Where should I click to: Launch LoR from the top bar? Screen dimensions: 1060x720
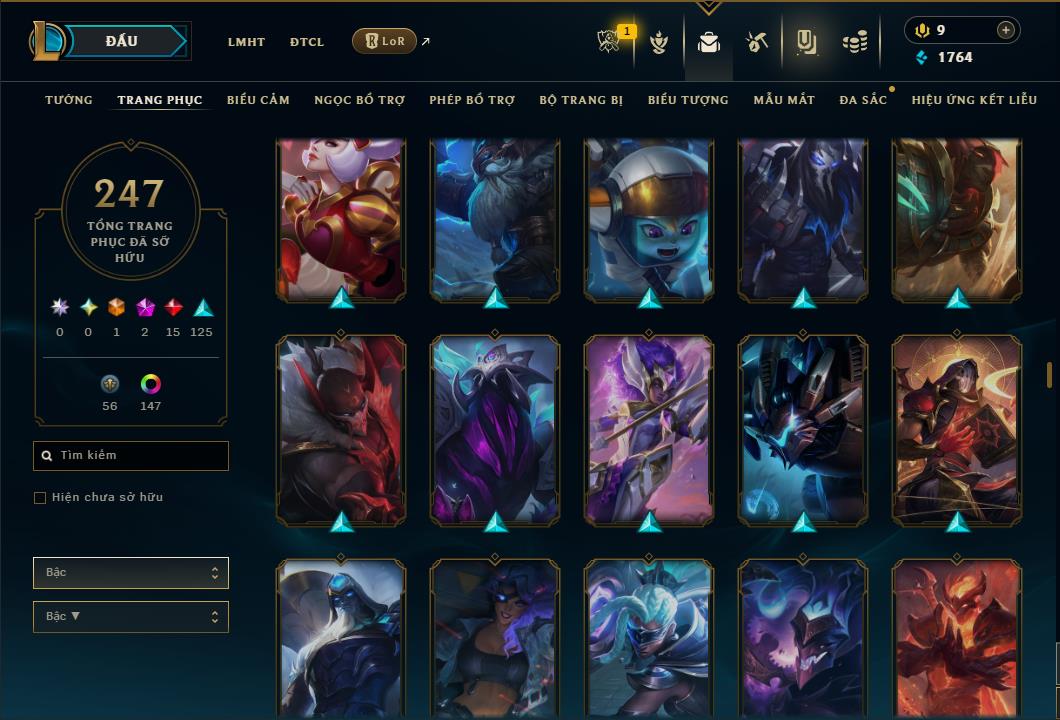point(385,41)
